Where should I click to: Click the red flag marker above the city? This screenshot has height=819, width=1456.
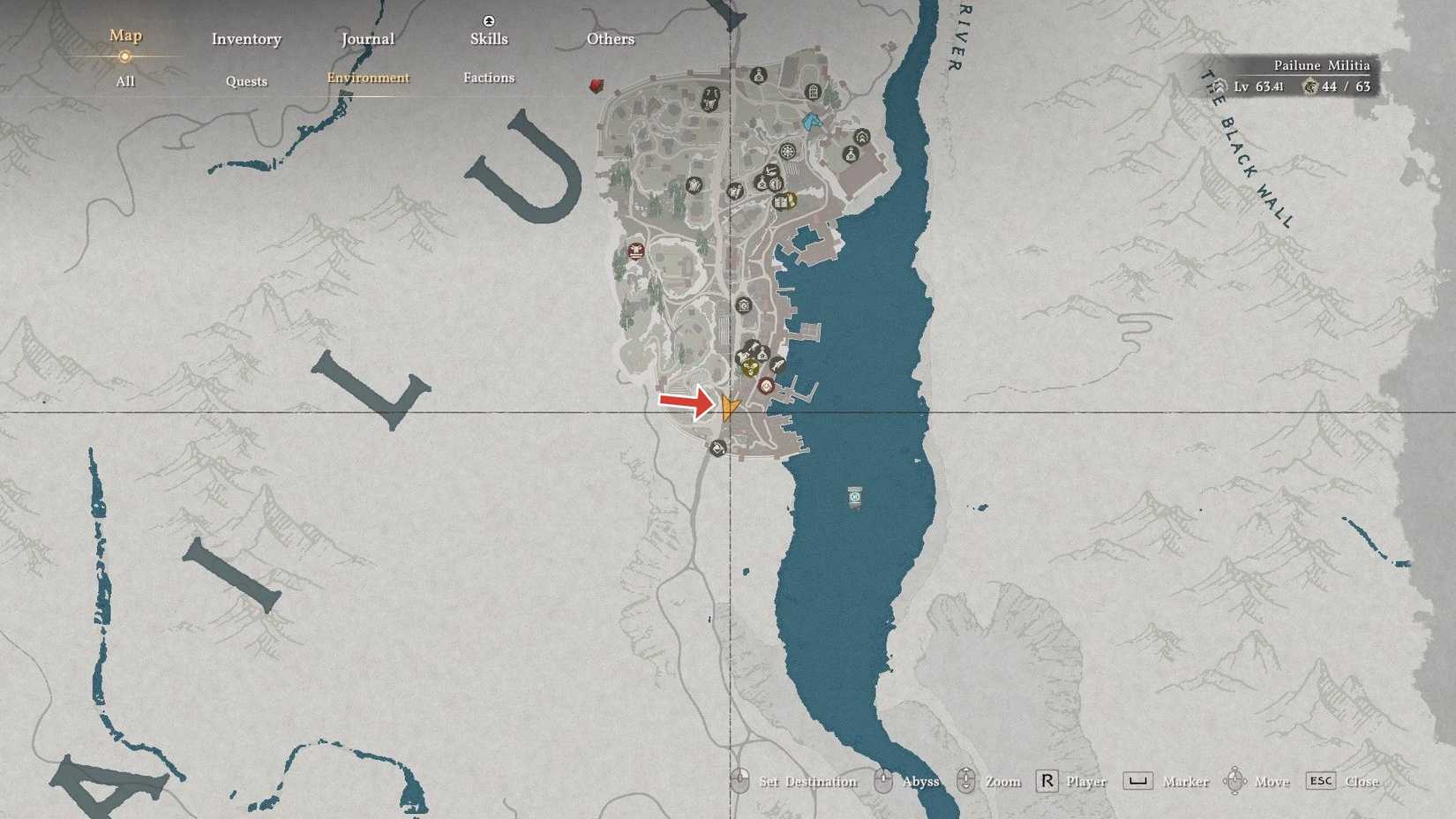tap(597, 86)
